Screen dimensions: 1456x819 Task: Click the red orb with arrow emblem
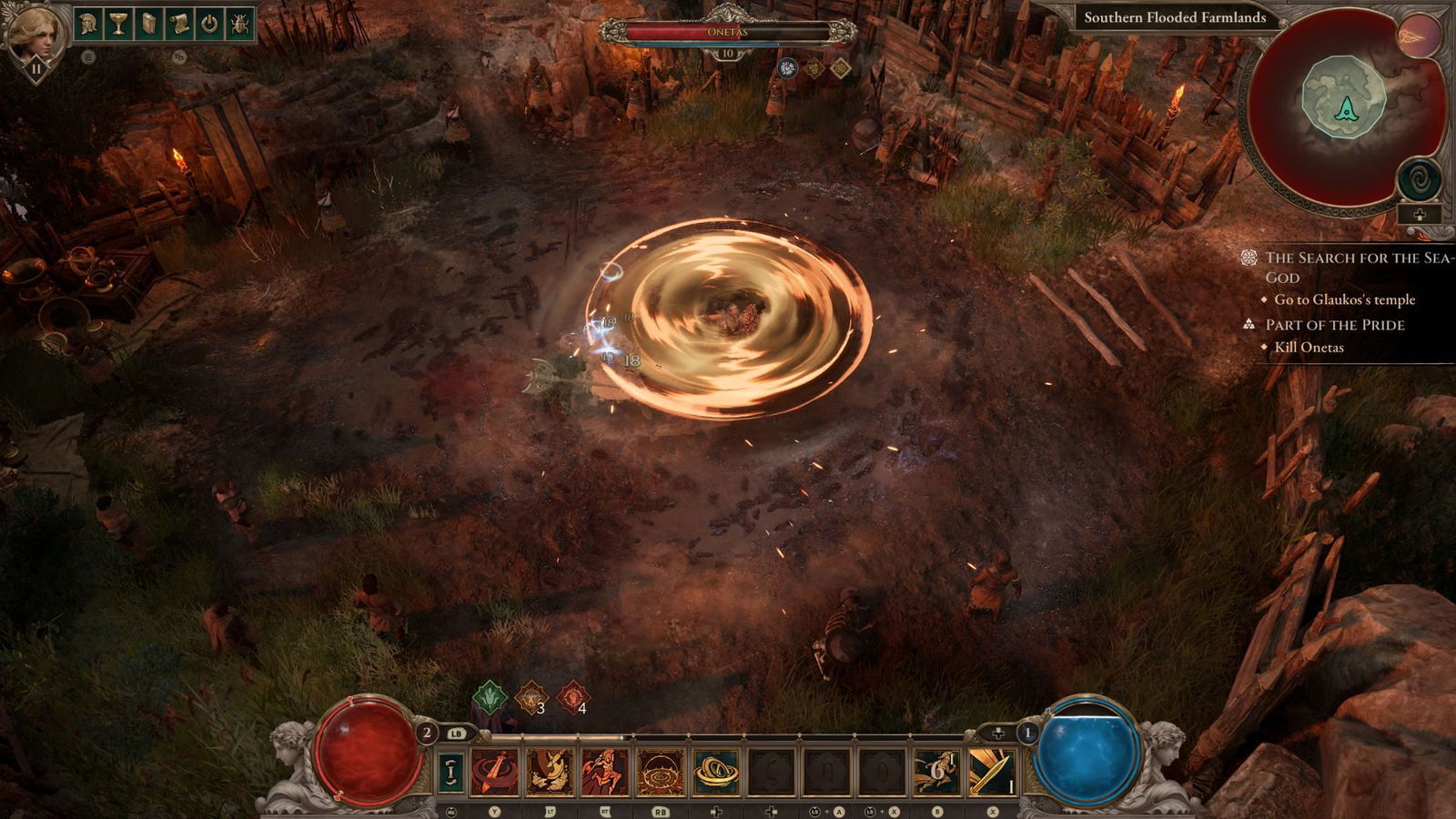(1419, 35)
